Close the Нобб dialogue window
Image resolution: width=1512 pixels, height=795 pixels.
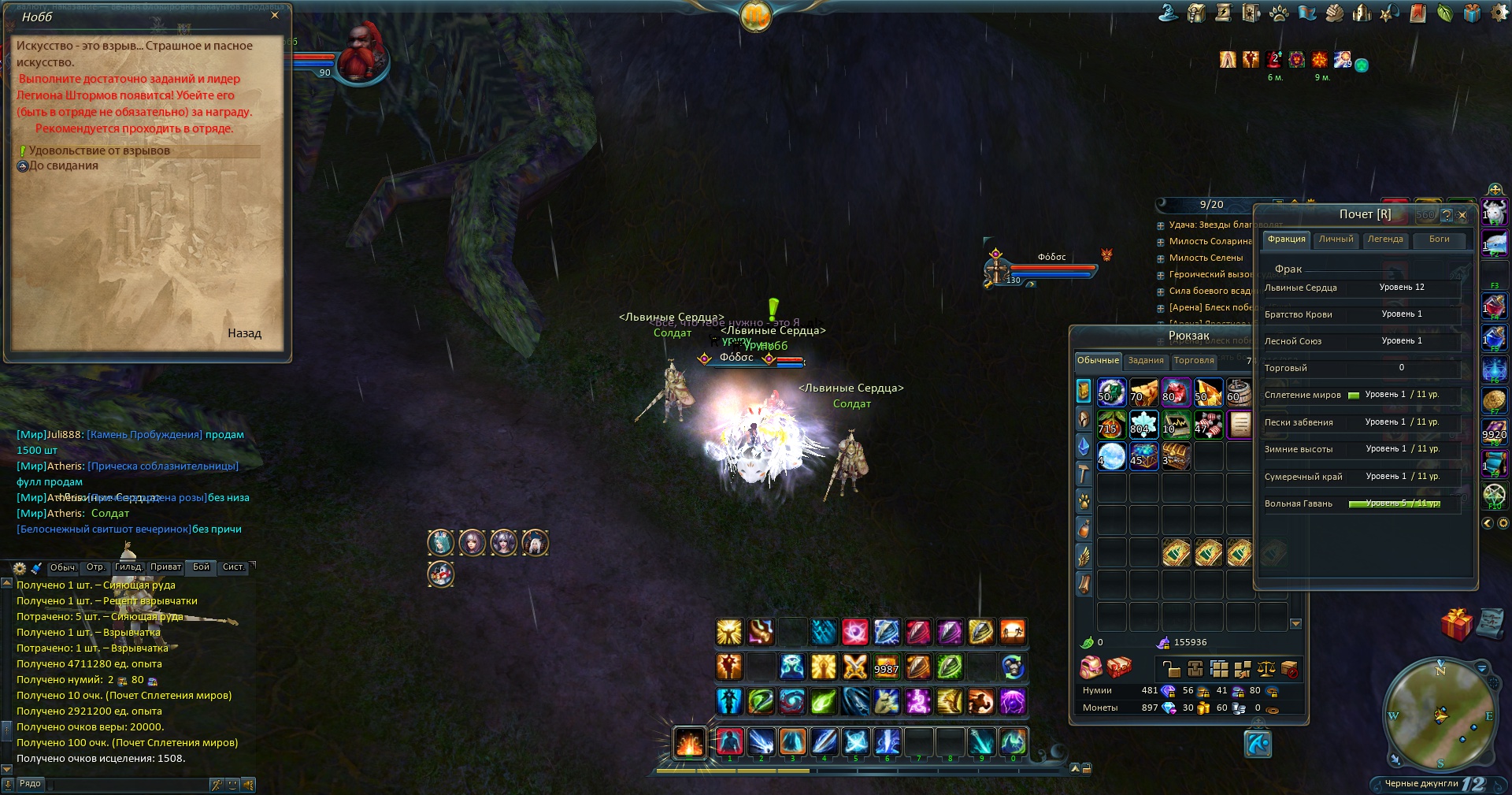(x=274, y=16)
